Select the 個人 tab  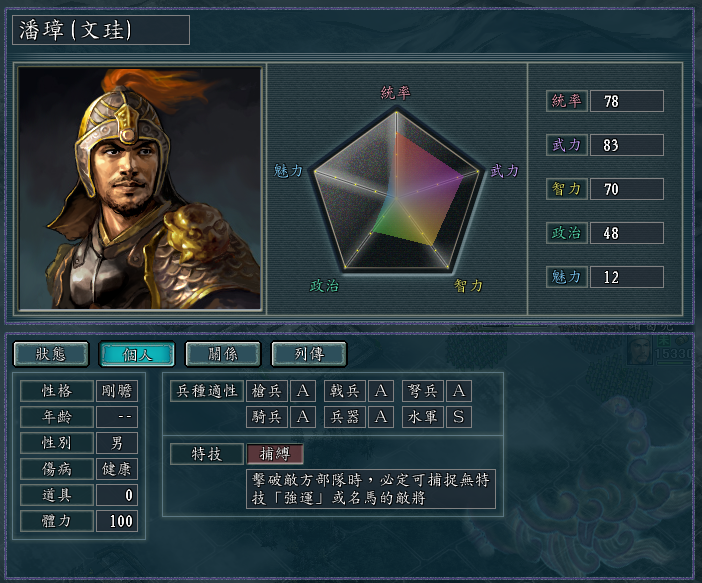click(137, 354)
